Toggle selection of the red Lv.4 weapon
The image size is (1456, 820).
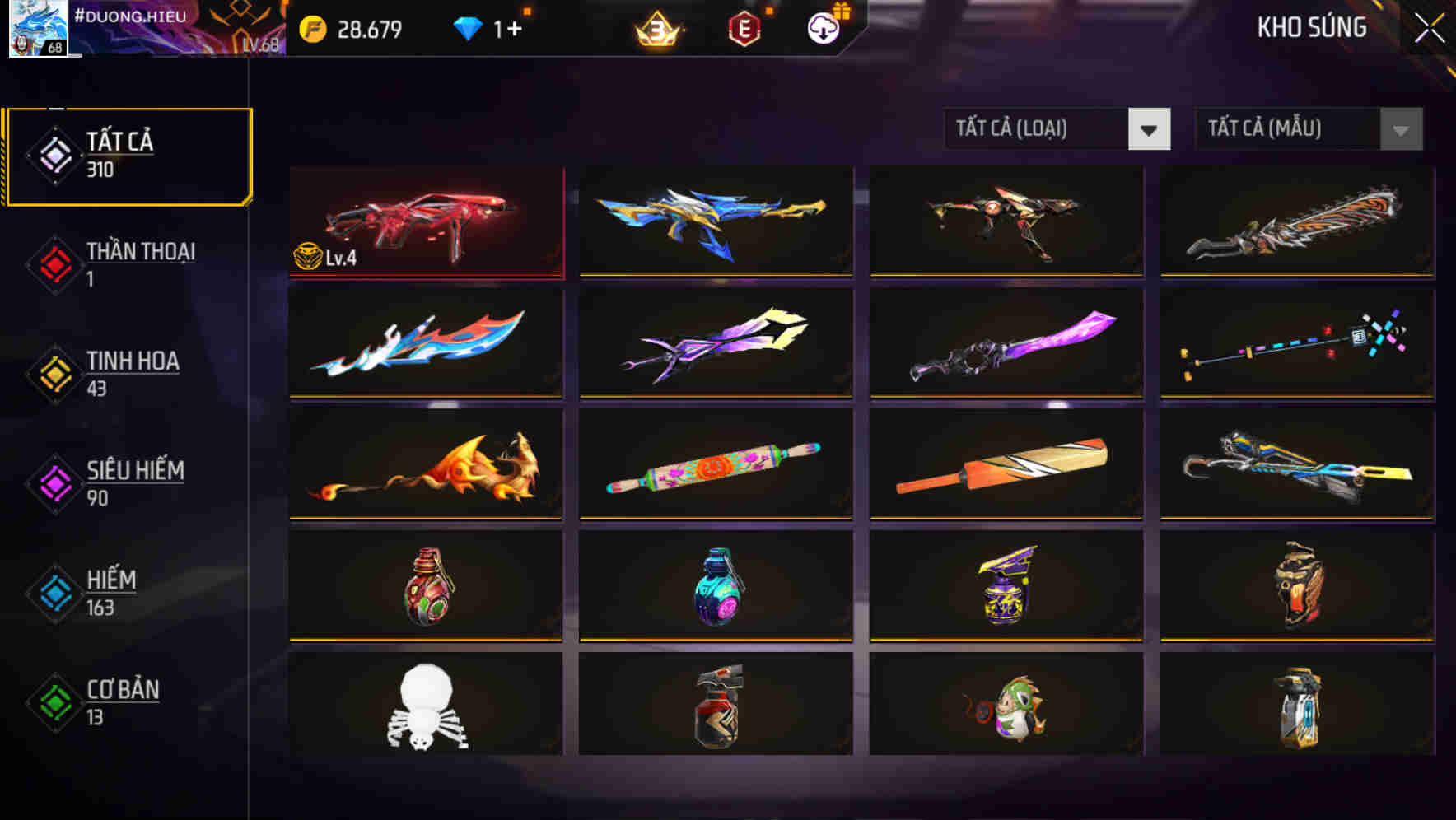tap(425, 222)
